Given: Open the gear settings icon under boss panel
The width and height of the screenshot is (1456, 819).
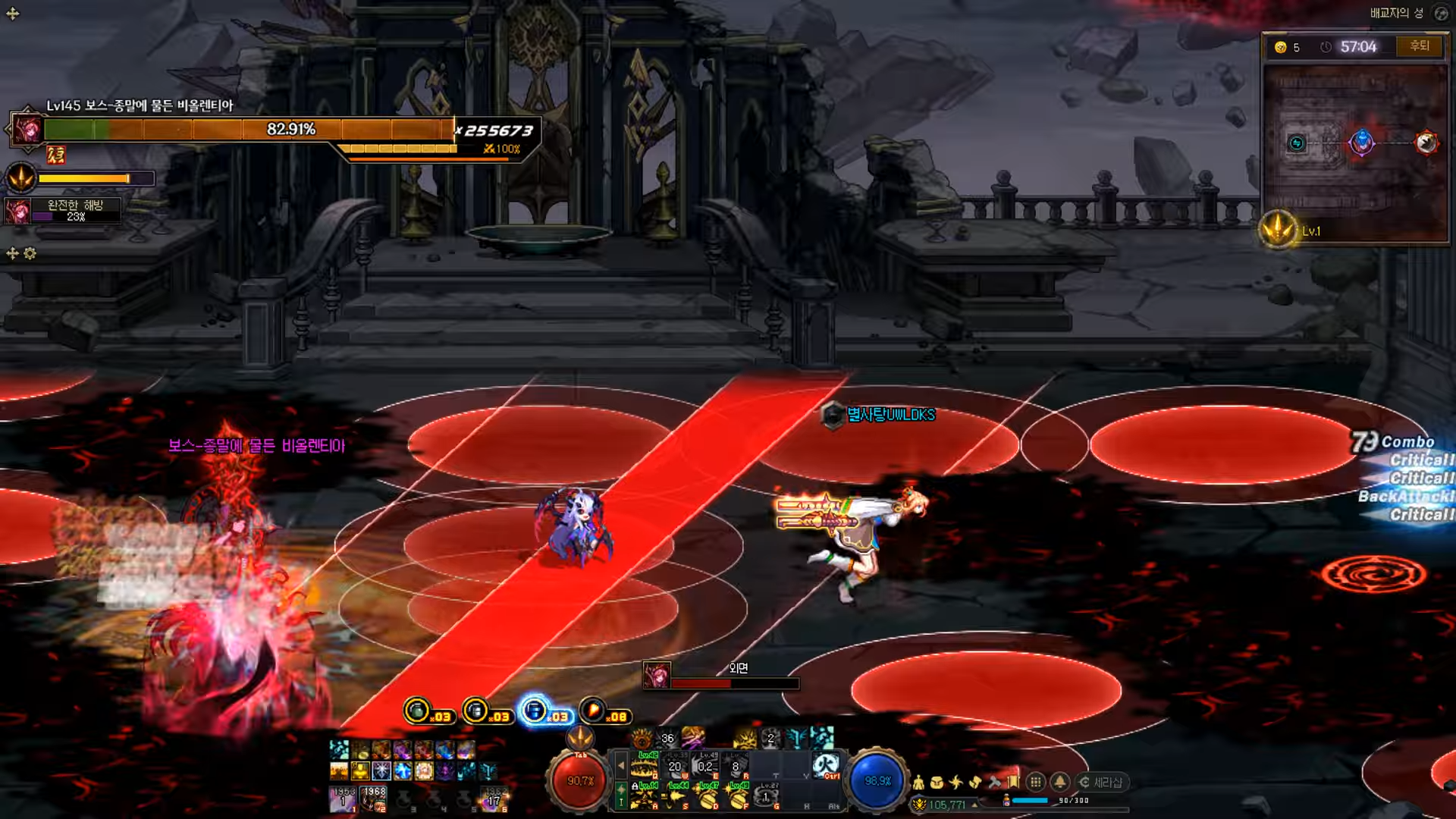Looking at the screenshot, I should pos(30,253).
